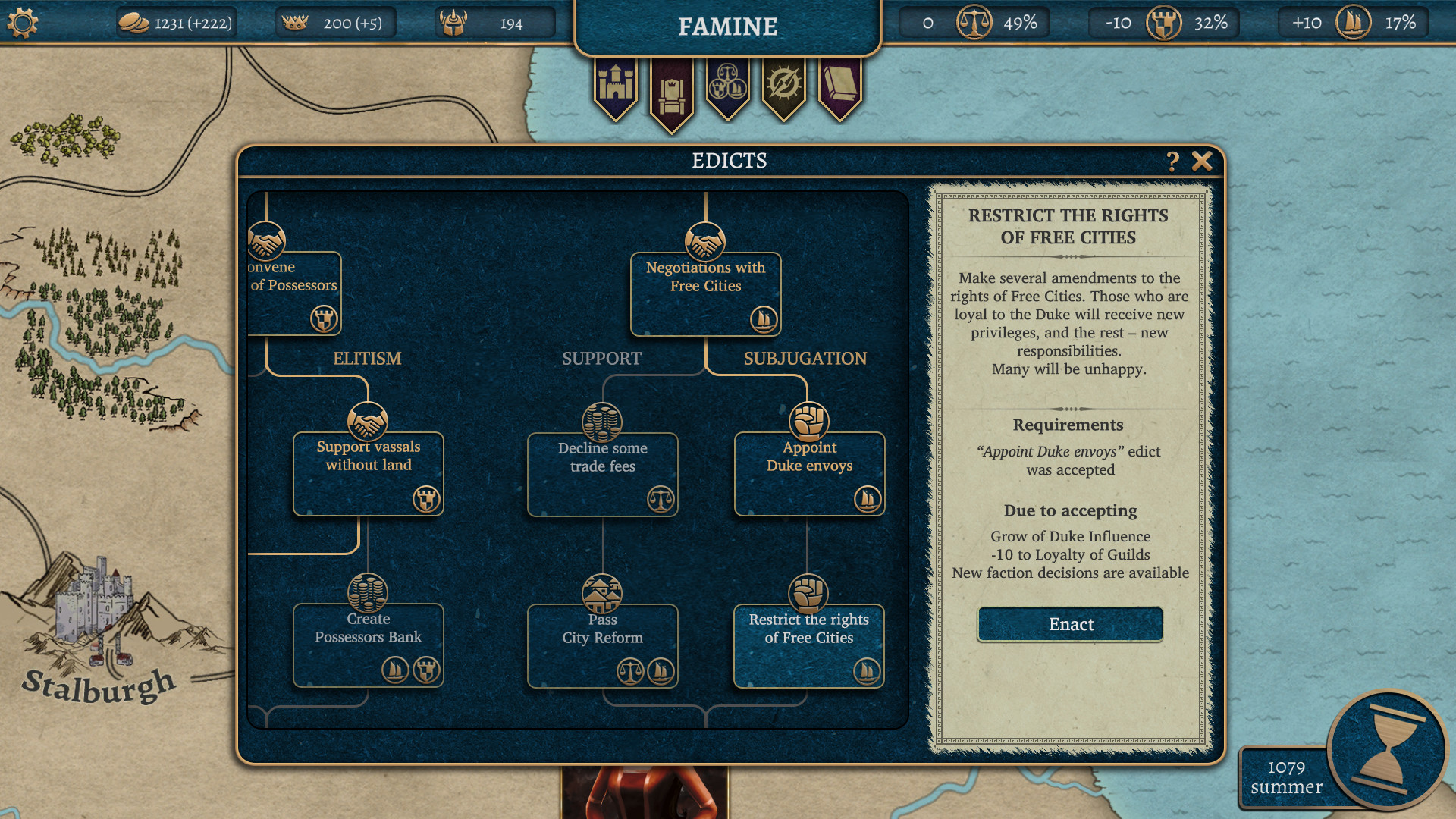Open the FAMINE event banner
Image resolution: width=1456 pixels, height=819 pixels.
tap(728, 27)
